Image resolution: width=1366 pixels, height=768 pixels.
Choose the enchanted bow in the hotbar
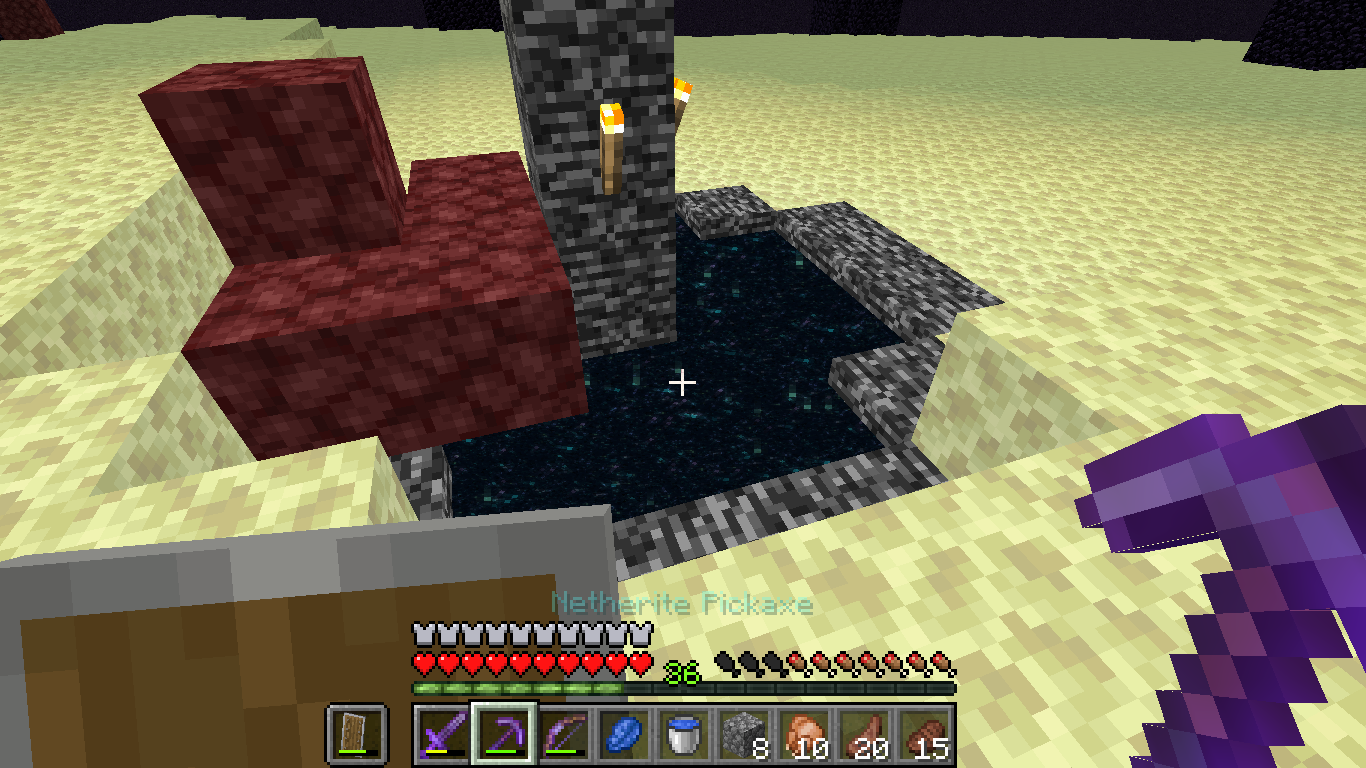pos(563,735)
